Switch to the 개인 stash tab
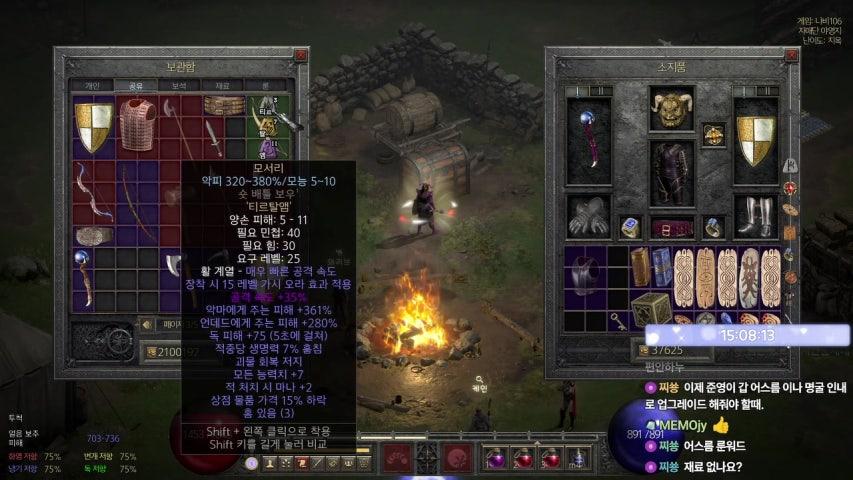Viewport: 853px width, 480px height. [92, 86]
